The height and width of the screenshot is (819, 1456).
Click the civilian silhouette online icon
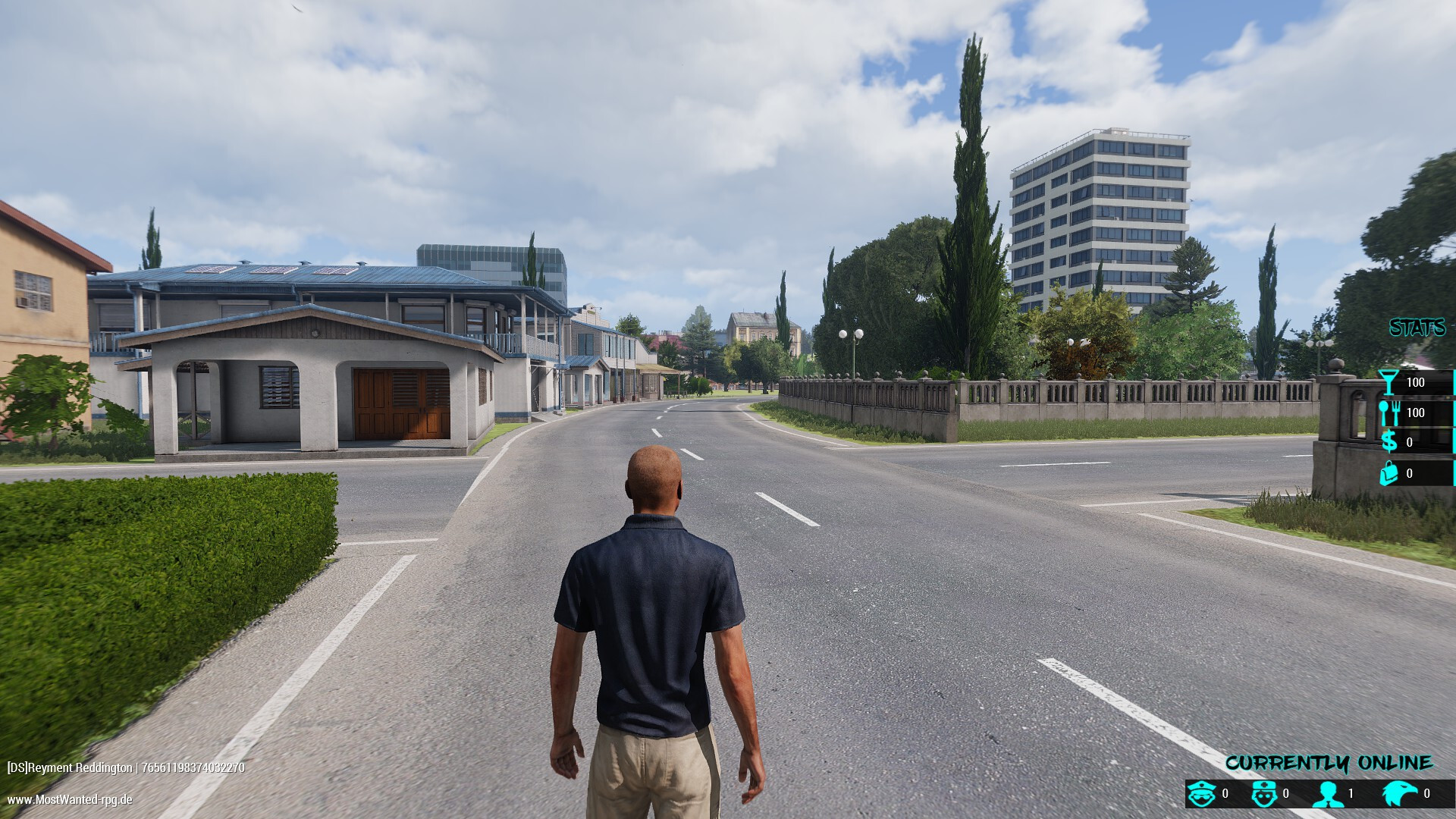pos(1328,794)
